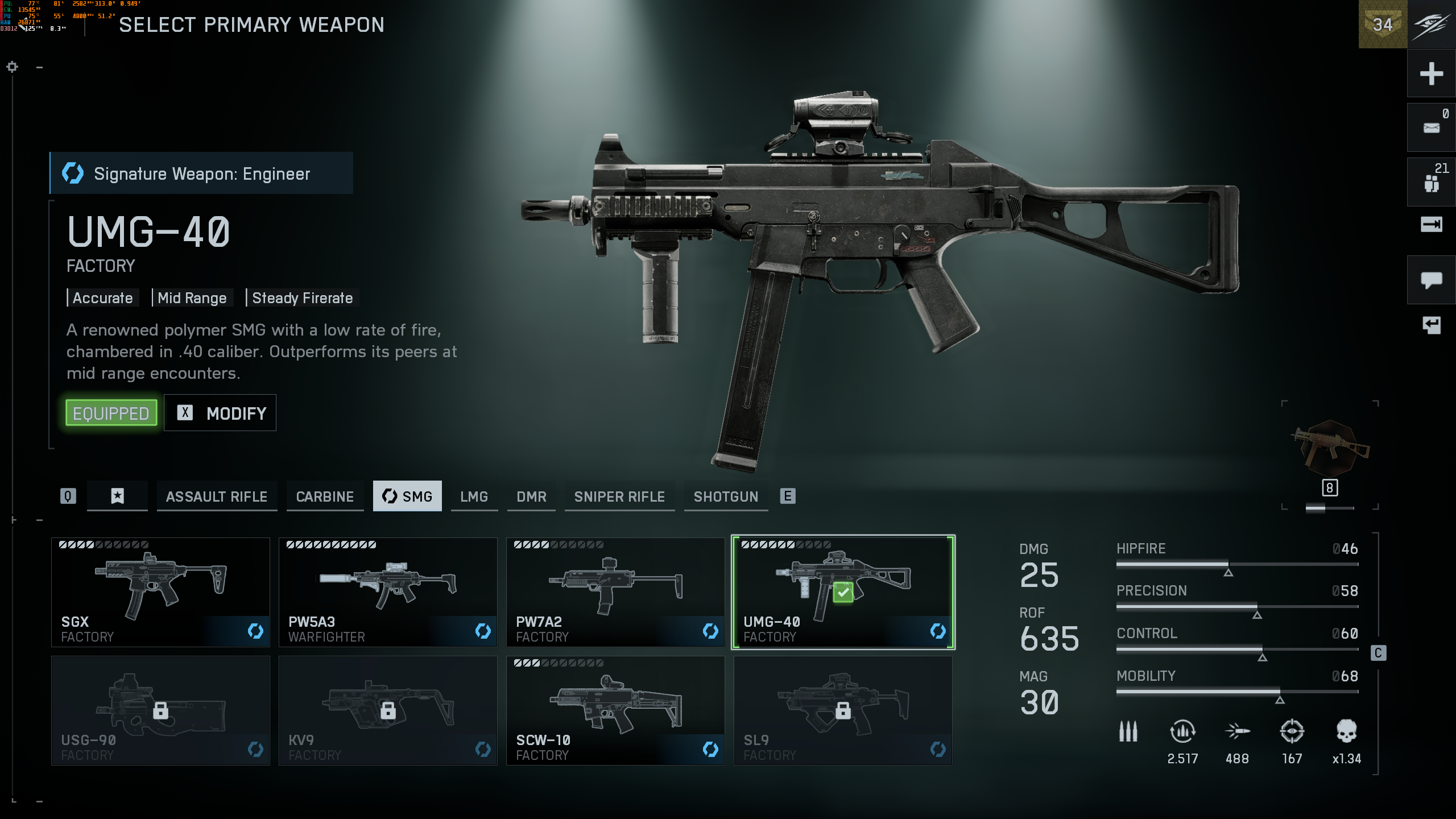Open the MODIFY weapon customization
The width and height of the screenshot is (1456, 819).
(x=220, y=413)
